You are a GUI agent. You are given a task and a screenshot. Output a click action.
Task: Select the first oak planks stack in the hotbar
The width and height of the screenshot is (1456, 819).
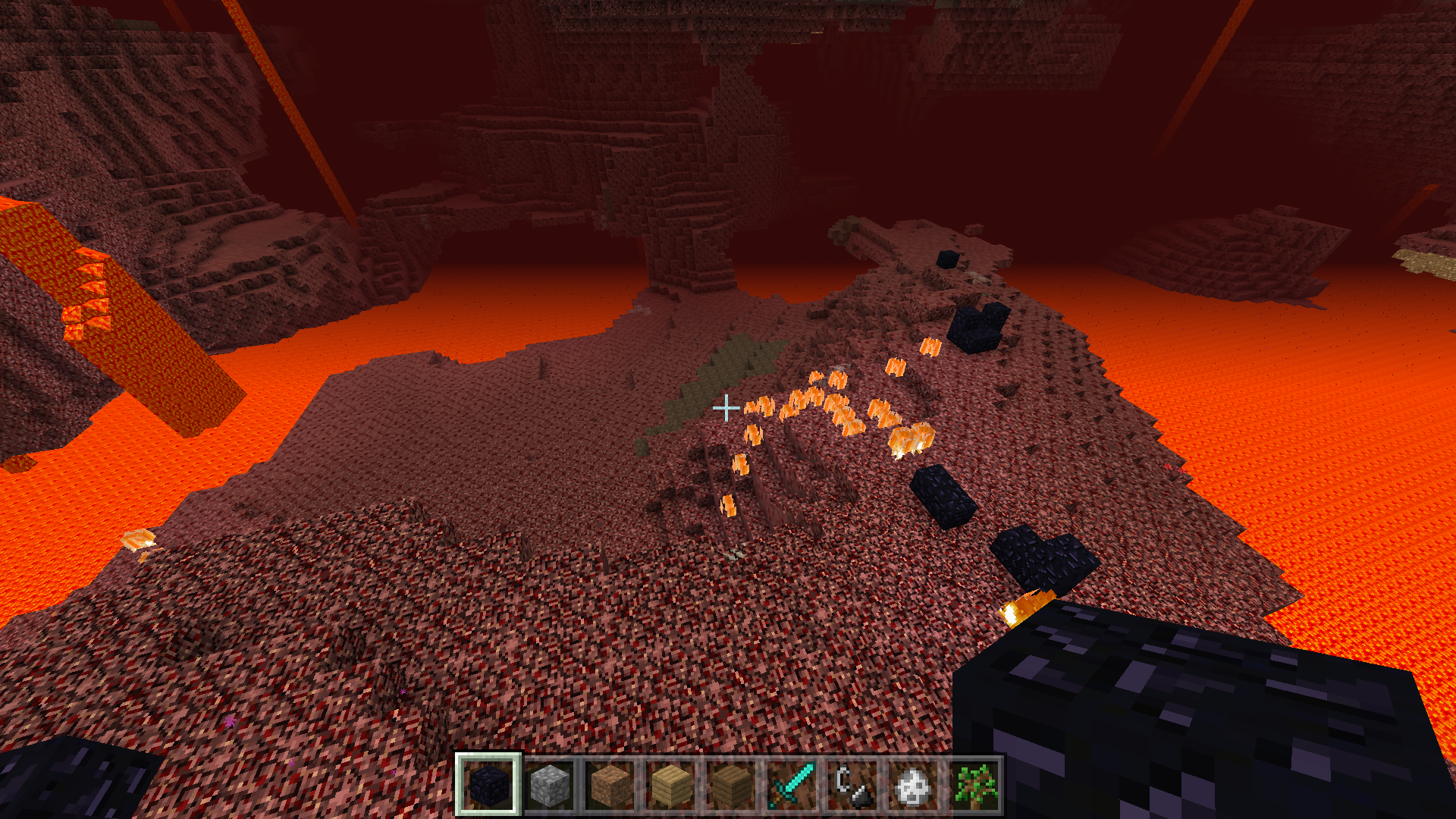(x=672, y=785)
